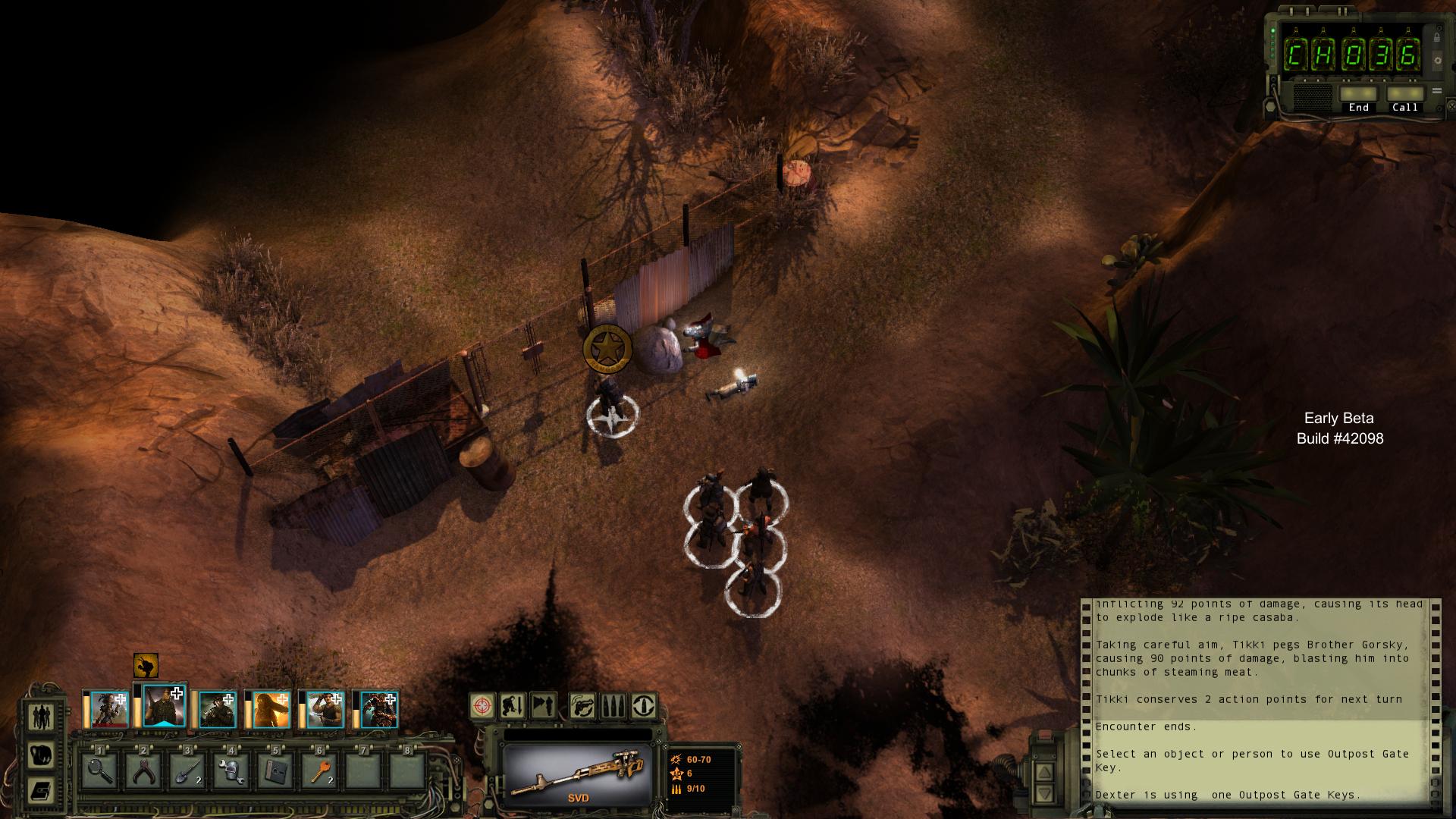Image resolution: width=1456 pixels, height=819 pixels.
Task: Select the magnifying glass hotbar slot
Action: tap(100, 771)
